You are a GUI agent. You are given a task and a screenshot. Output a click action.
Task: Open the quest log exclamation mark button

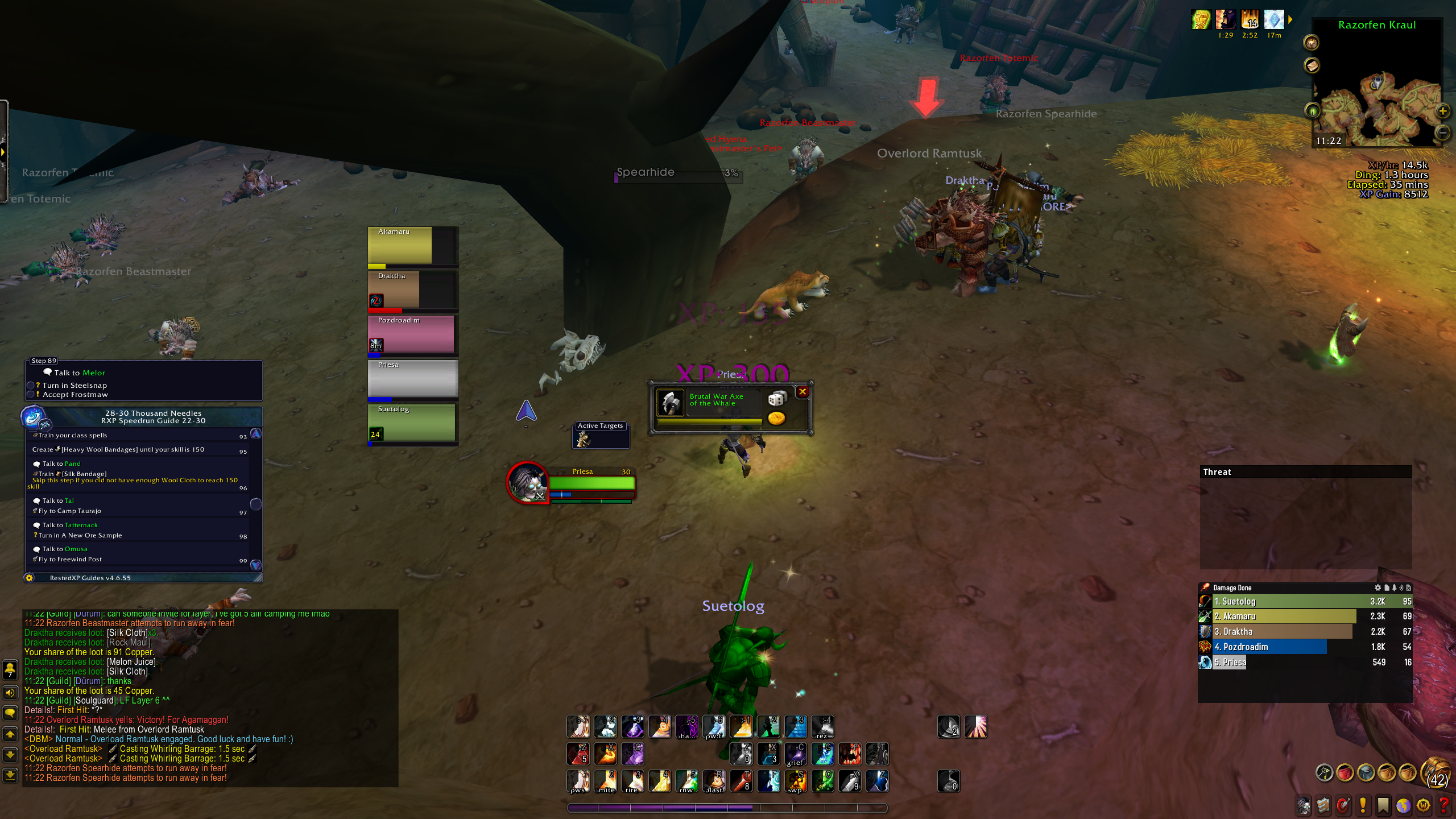pos(1363,805)
